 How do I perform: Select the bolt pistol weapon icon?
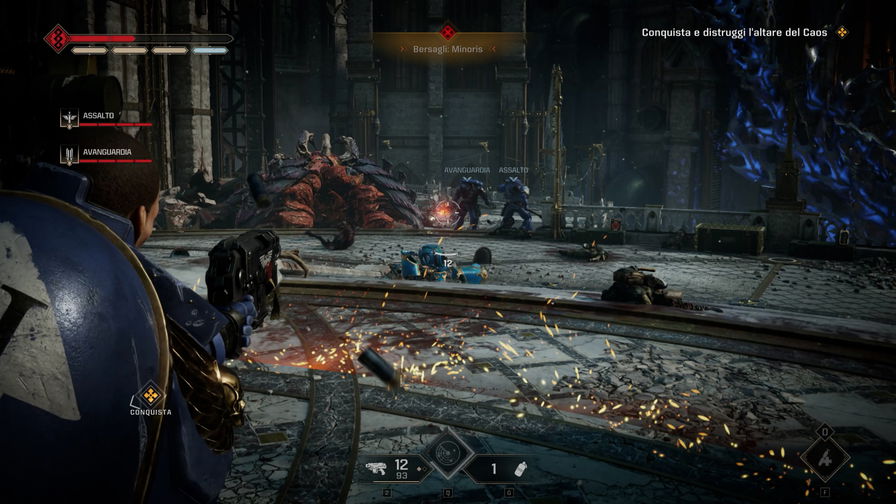coord(376,467)
